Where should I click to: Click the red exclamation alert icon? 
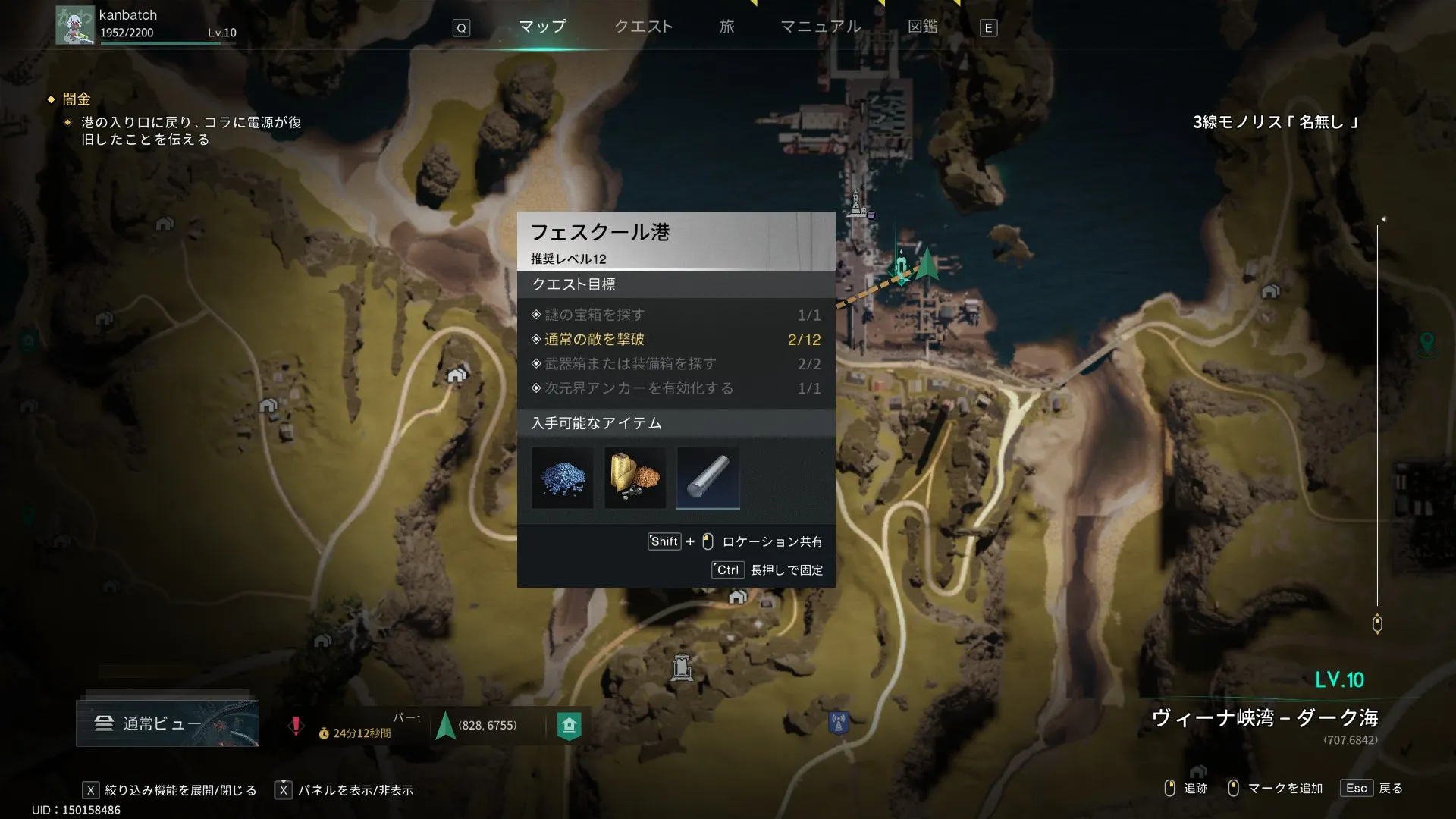[x=296, y=726]
